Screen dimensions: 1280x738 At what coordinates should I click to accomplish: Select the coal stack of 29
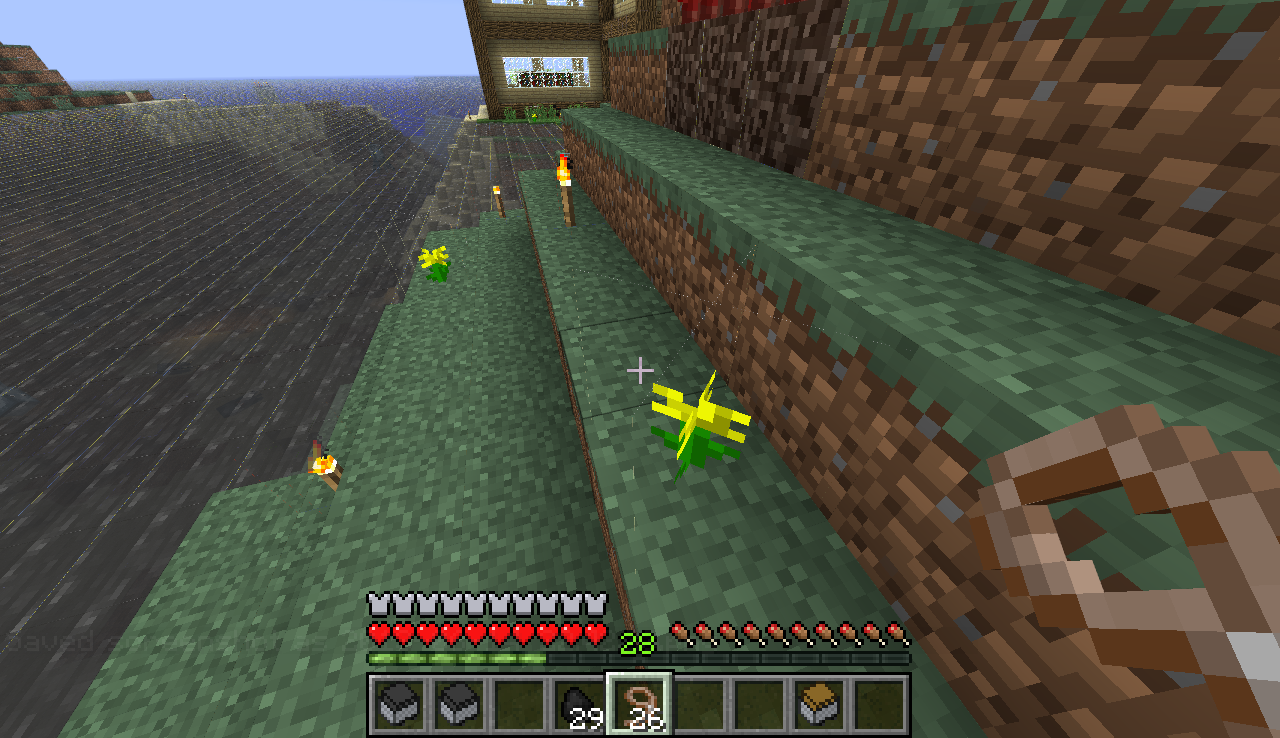point(579,705)
